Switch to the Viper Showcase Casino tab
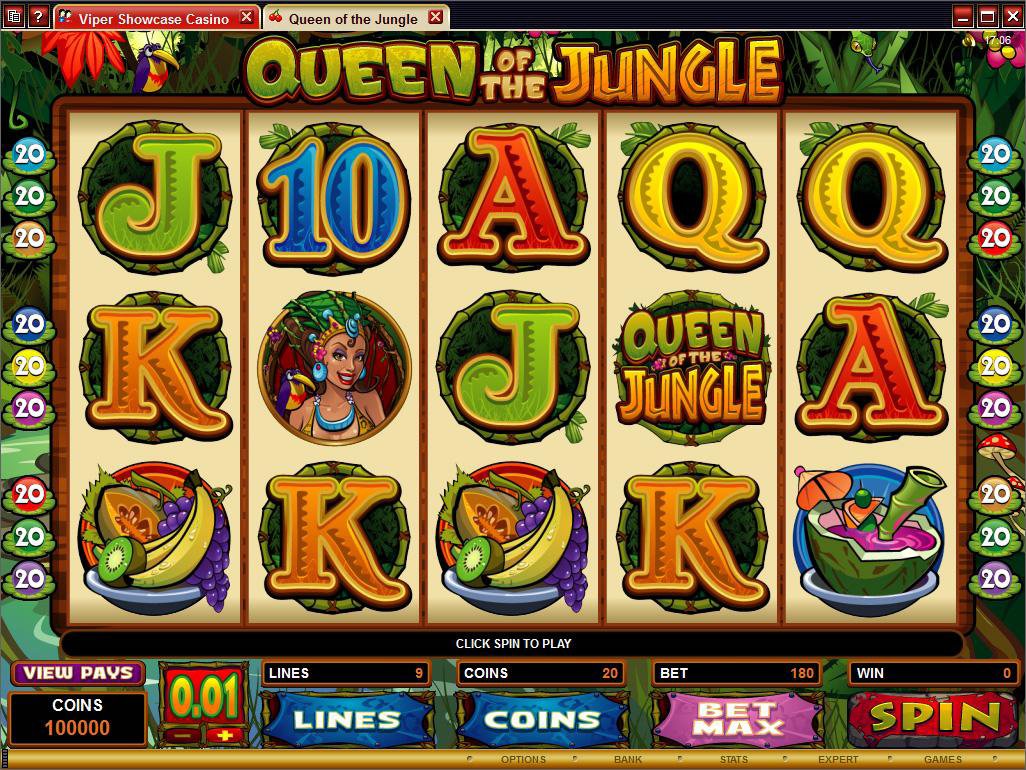The image size is (1026, 770). 152,18
